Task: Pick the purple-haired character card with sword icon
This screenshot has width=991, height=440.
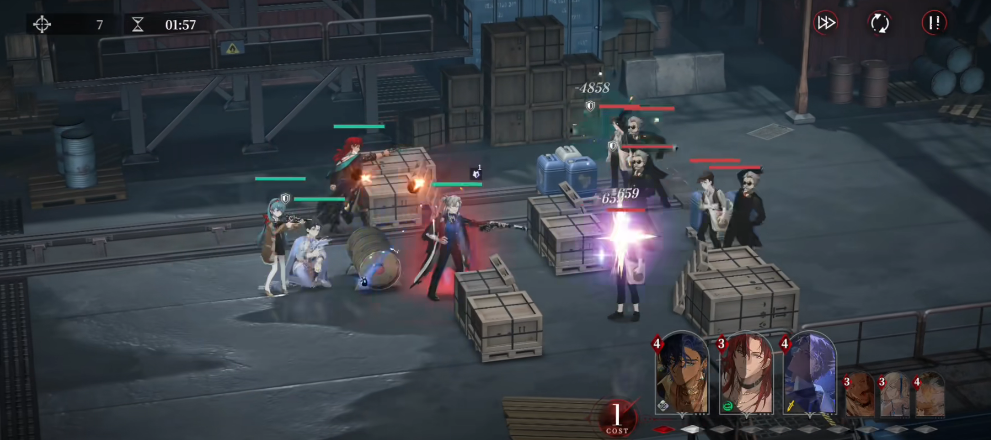Action: tap(809, 372)
